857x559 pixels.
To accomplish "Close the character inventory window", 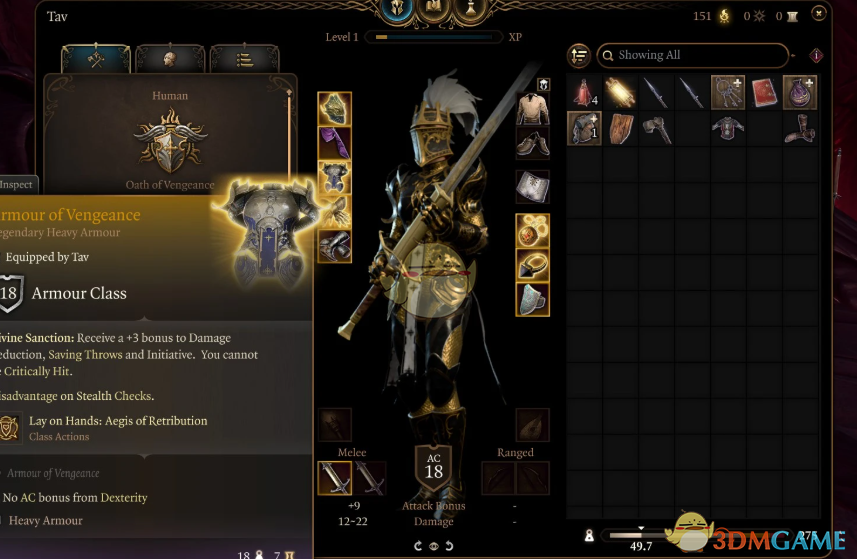I will (819, 13).
